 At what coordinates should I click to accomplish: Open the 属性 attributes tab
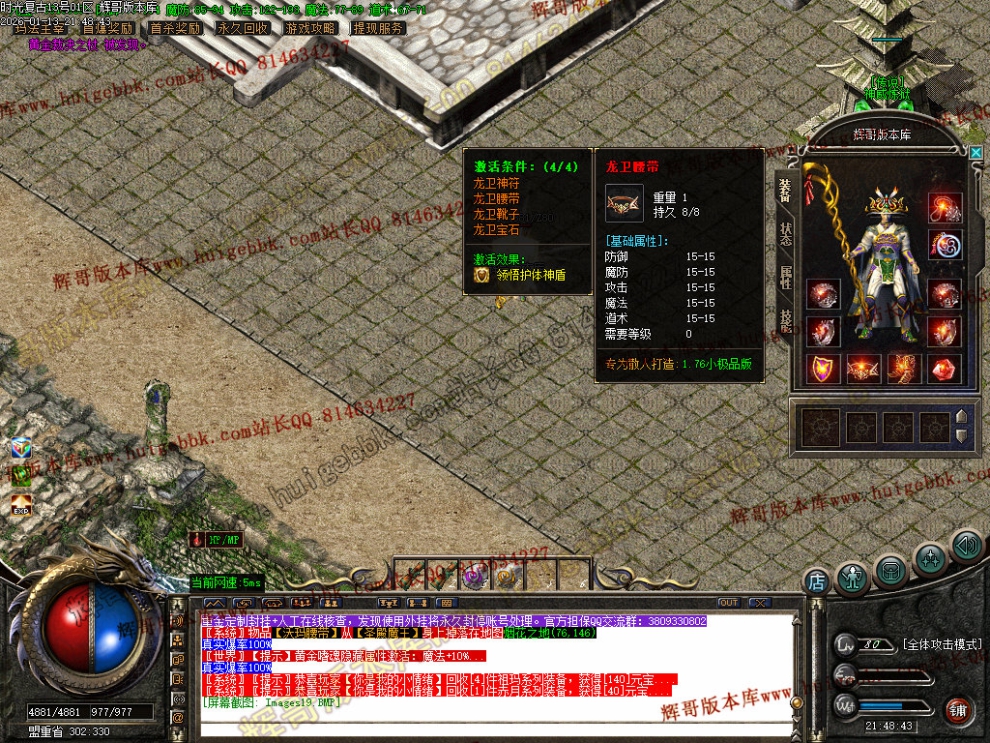point(786,277)
